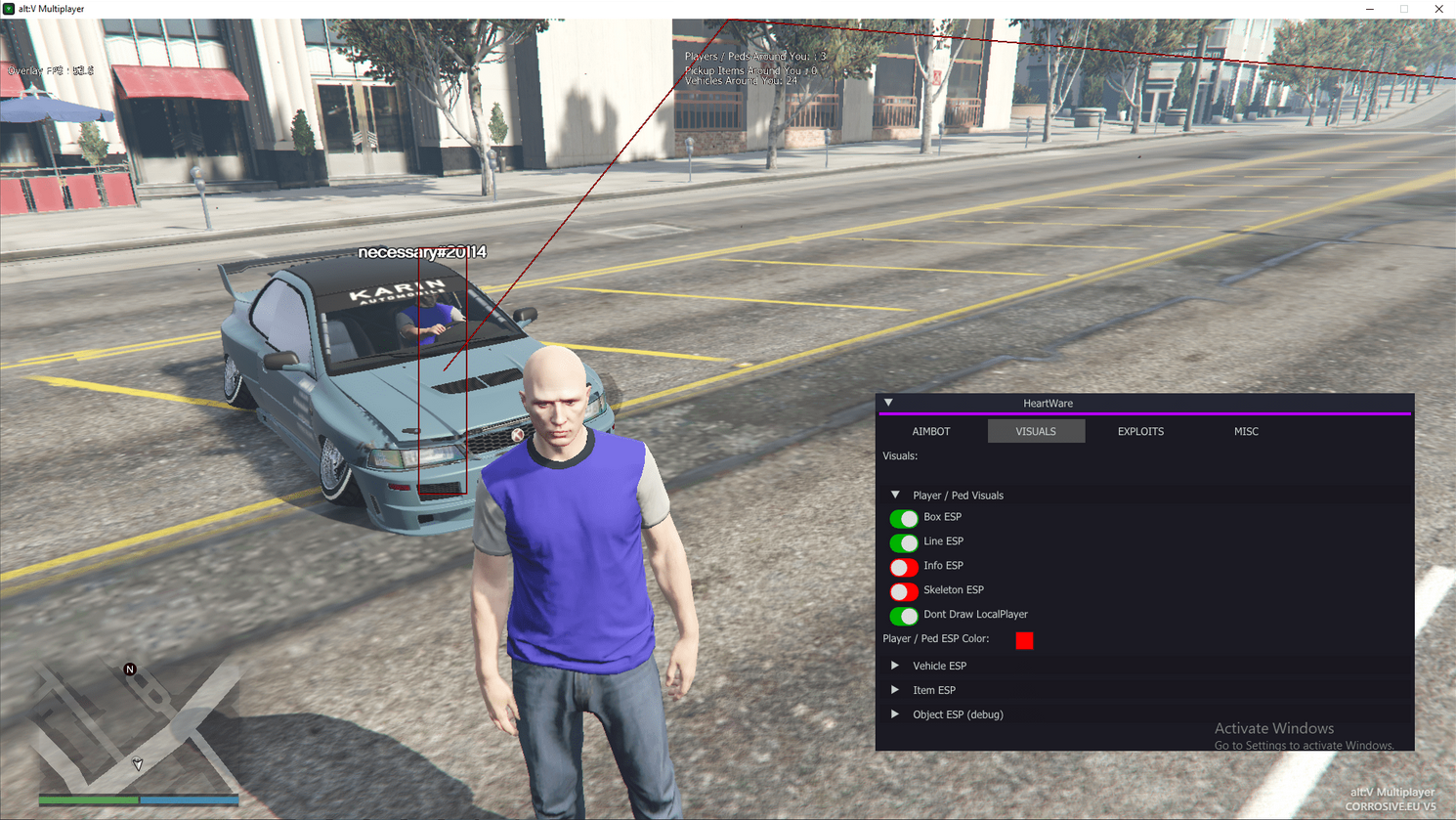Toggle Dont Draw LocalPlayer
This screenshot has width=1456, height=820.
(x=904, y=616)
